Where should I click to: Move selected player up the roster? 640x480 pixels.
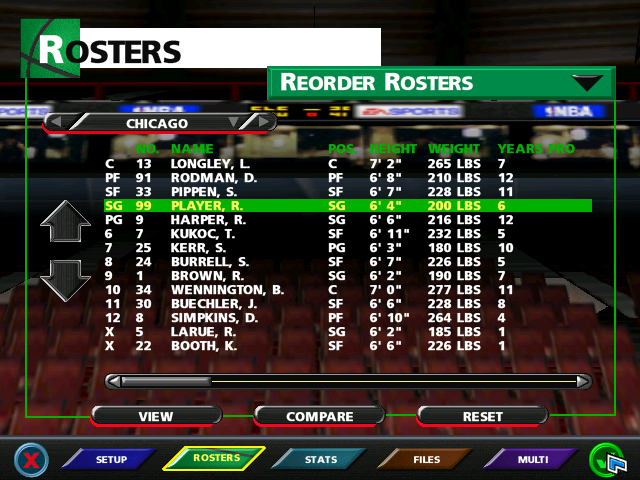(65, 225)
